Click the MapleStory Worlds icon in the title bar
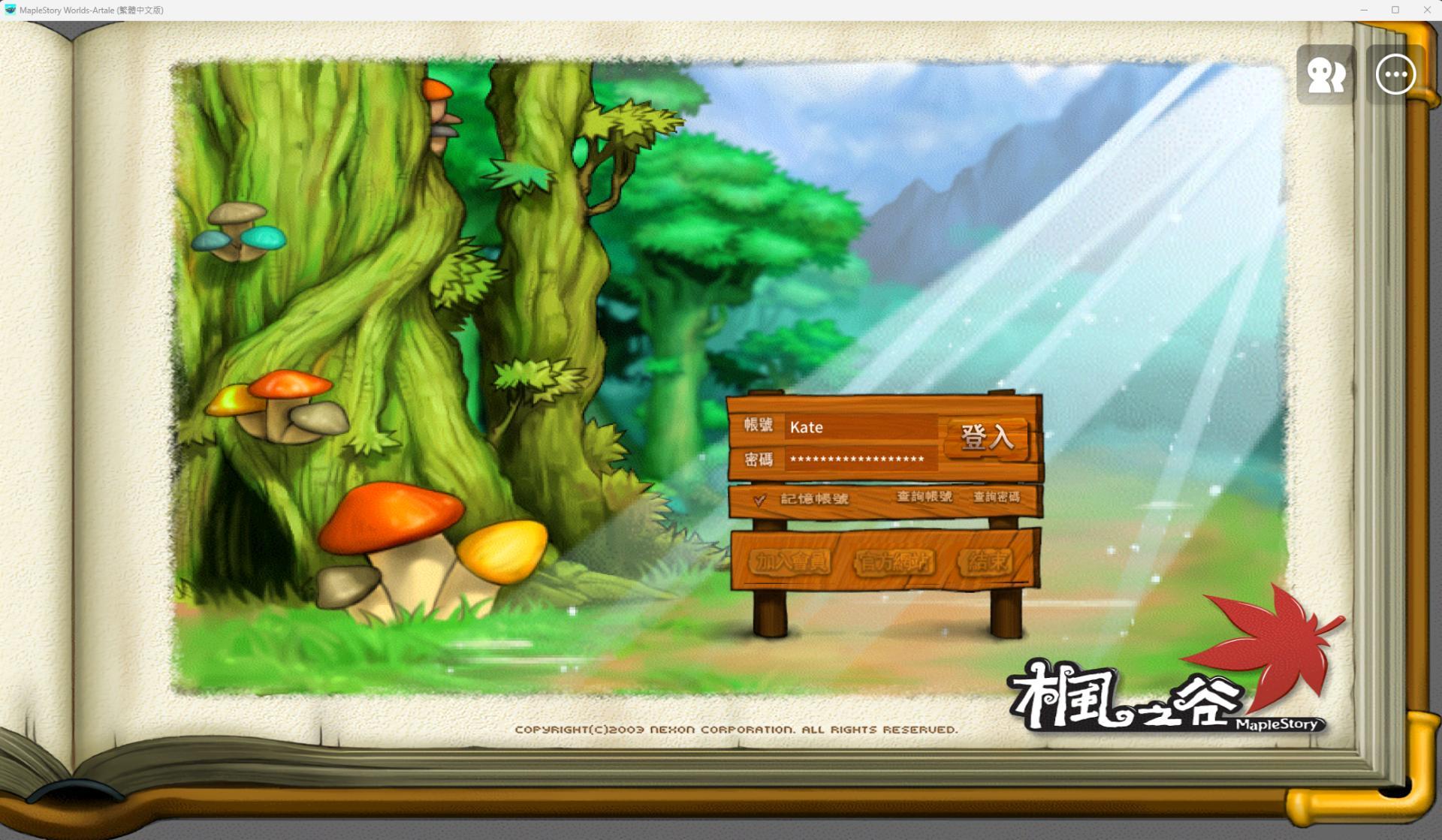Screen dimensions: 1442x840 (x=11, y=10)
